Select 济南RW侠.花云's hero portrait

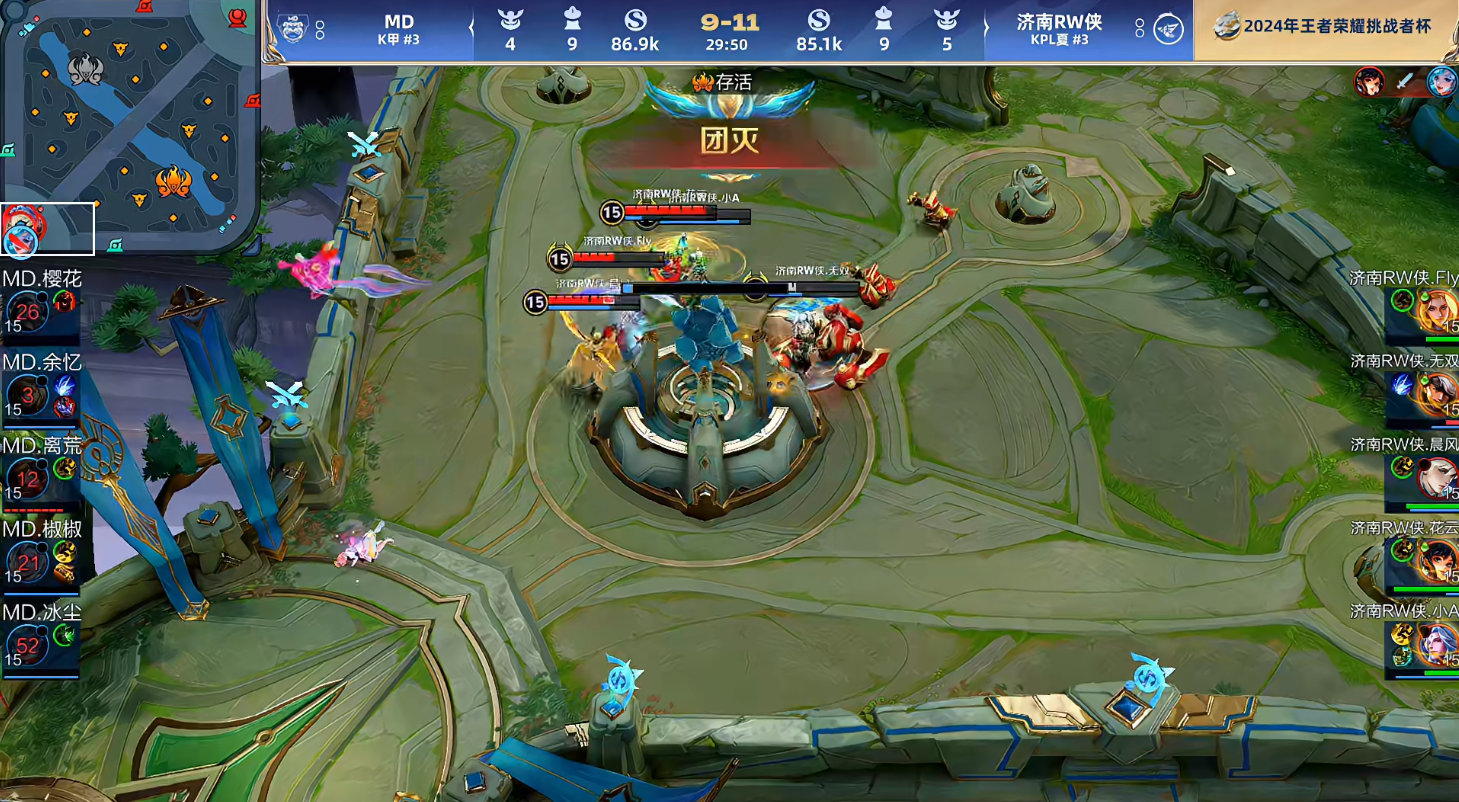[x=1438, y=561]
